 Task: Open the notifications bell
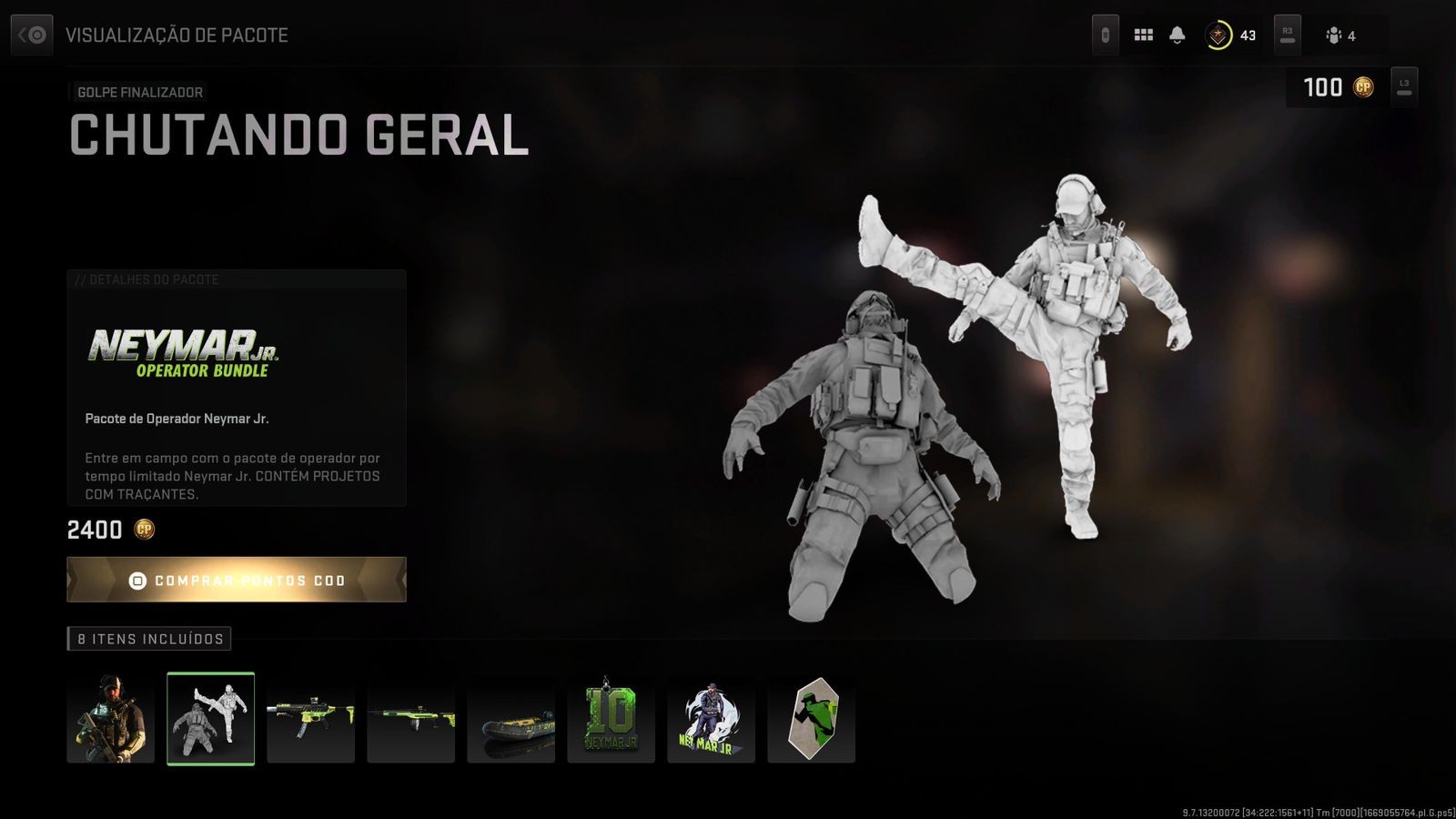point(1177,35)
